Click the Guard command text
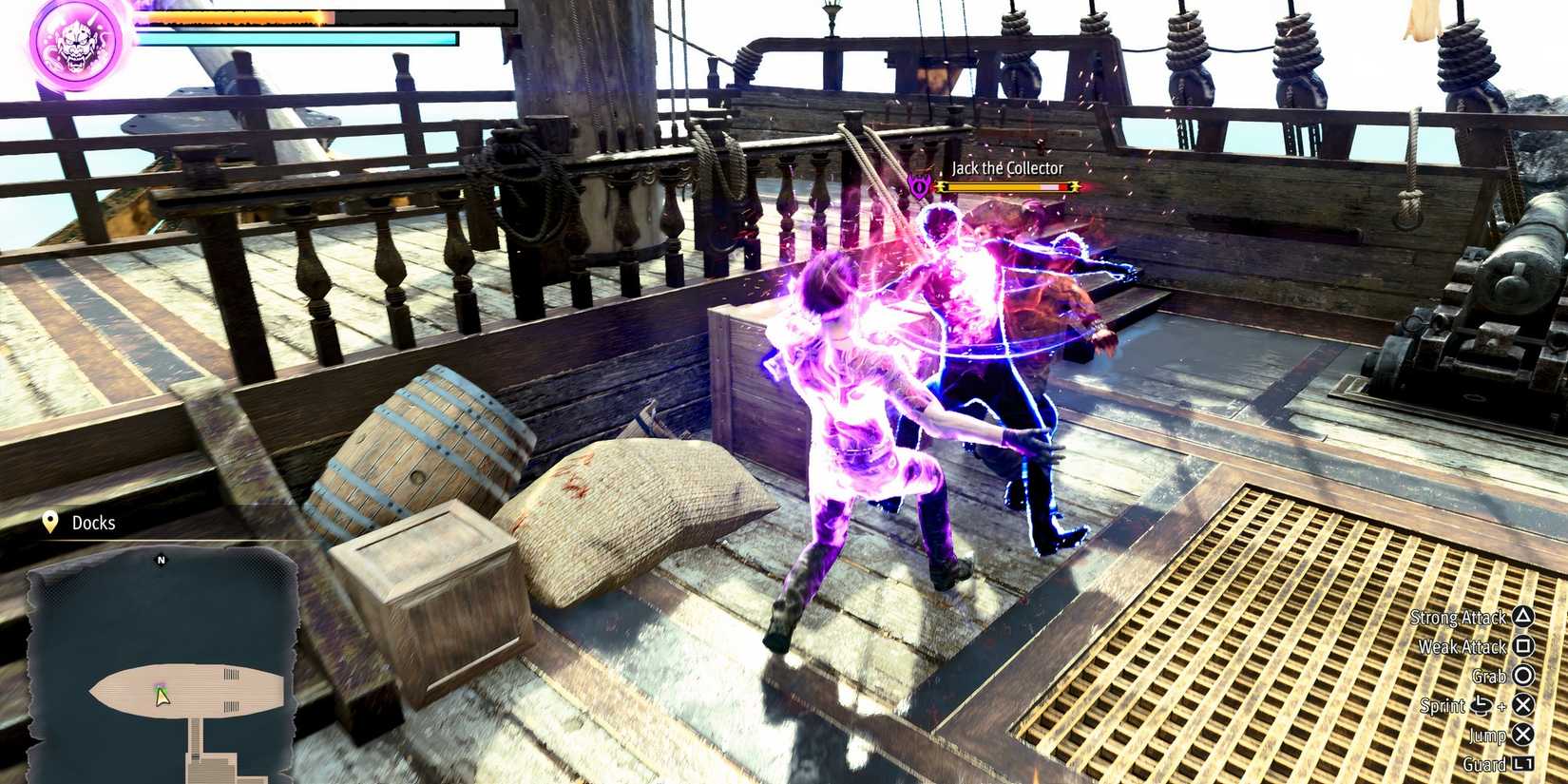The image size is (1568, 784). pos(1485,763)
